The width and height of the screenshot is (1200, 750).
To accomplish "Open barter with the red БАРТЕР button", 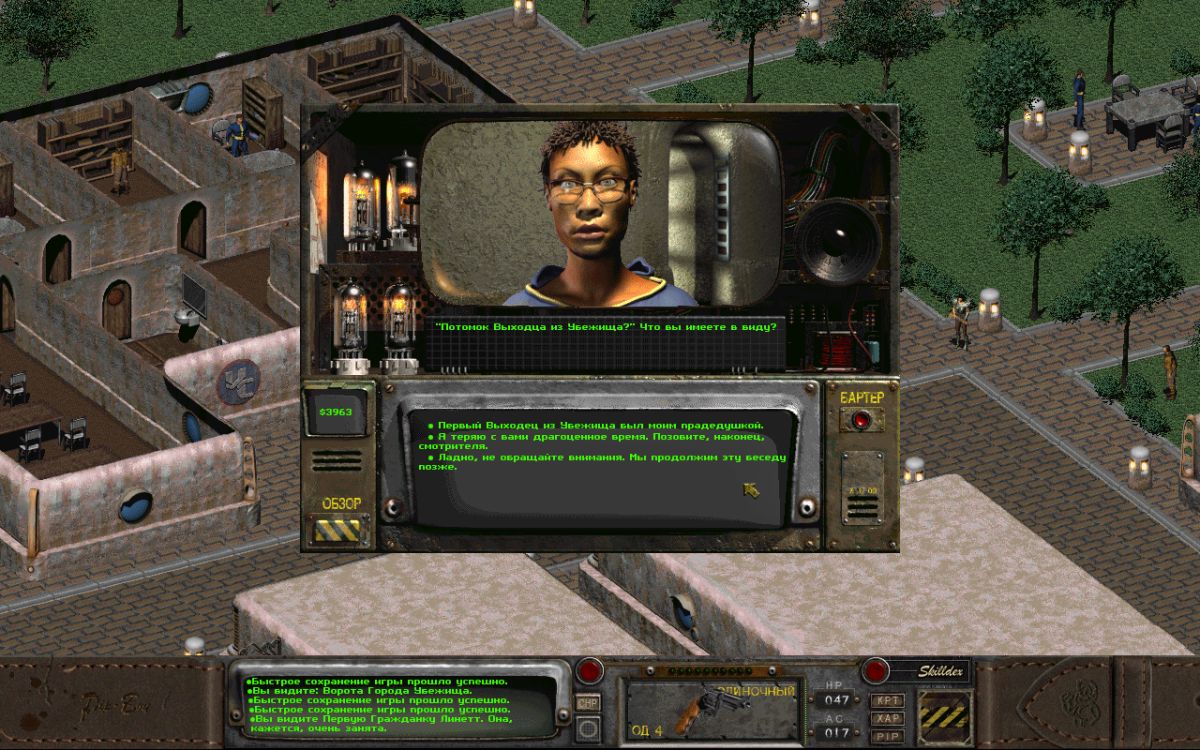I will pos(859,420).
